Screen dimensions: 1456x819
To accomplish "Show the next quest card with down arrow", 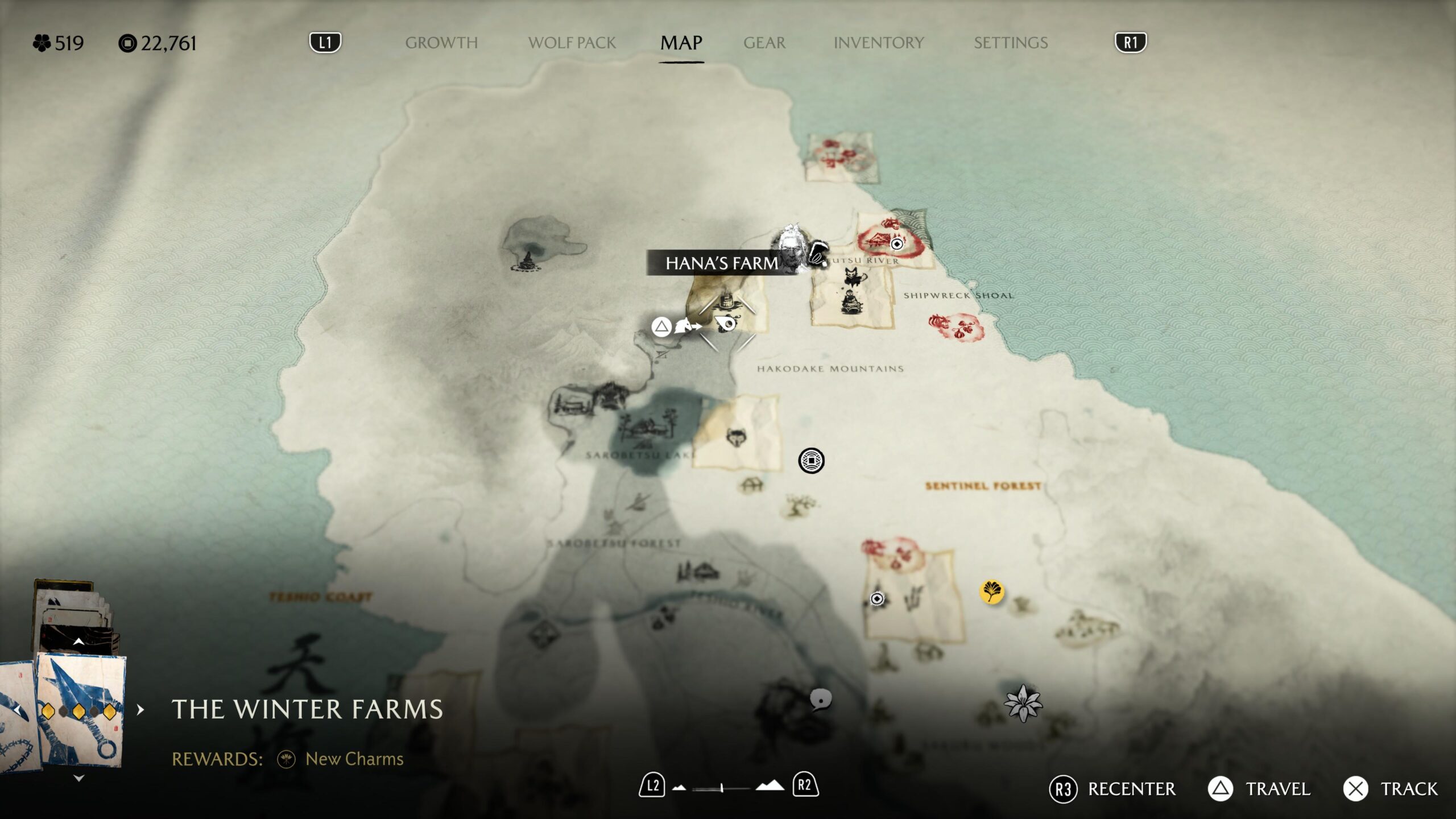I will pyautogui.click(x=79, y=778).
